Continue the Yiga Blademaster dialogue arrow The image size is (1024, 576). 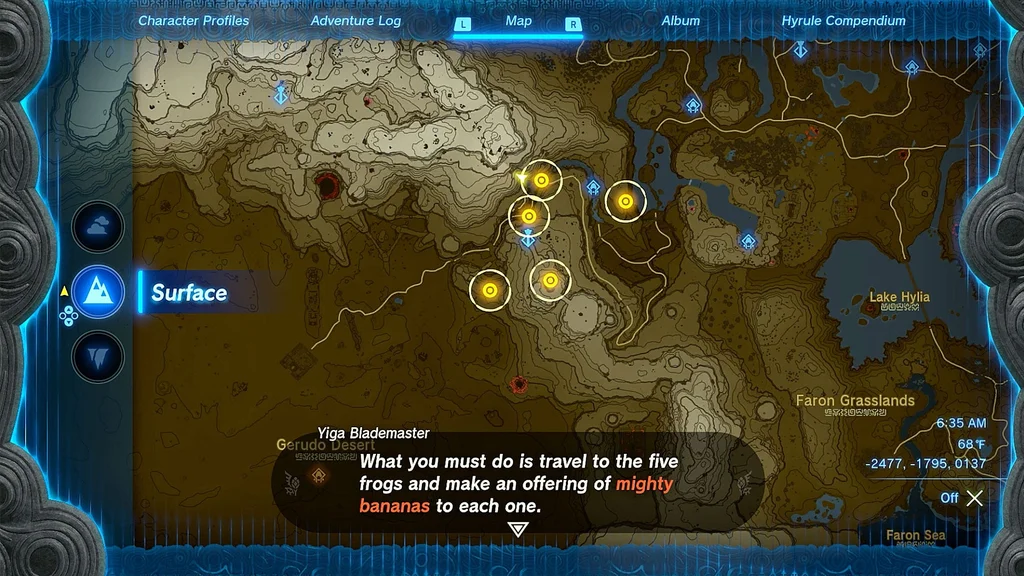coord(518,530)
